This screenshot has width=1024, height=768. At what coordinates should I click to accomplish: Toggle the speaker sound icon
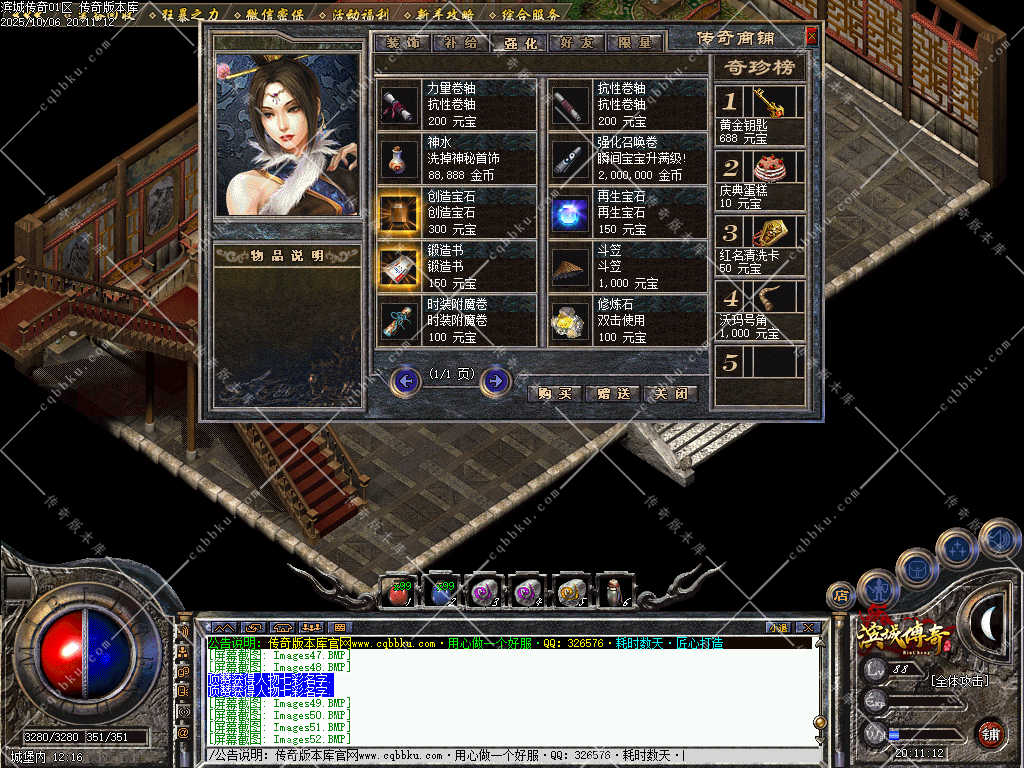[x=998, y=540]
